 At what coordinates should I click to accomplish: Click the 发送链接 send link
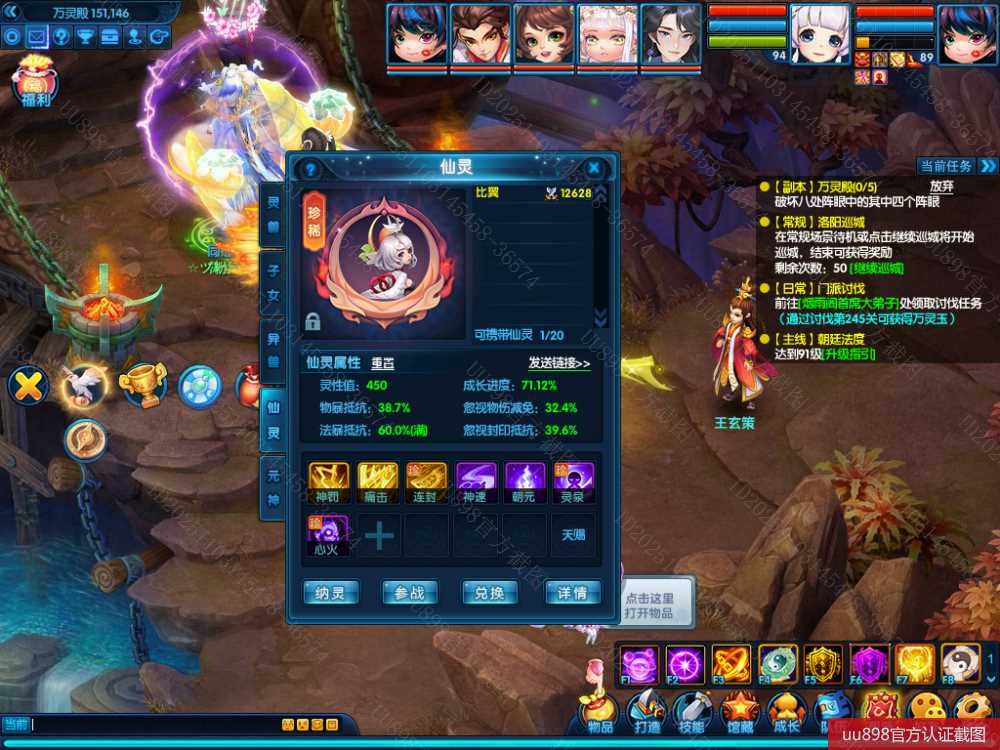click(559, 363)
